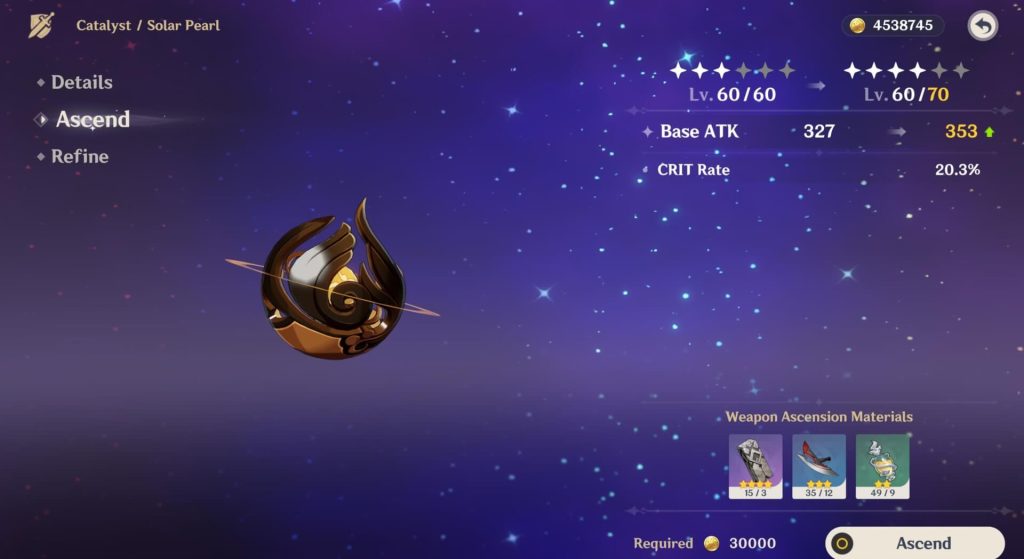Inspect the potion bottle material 49/9

[882, 465]
